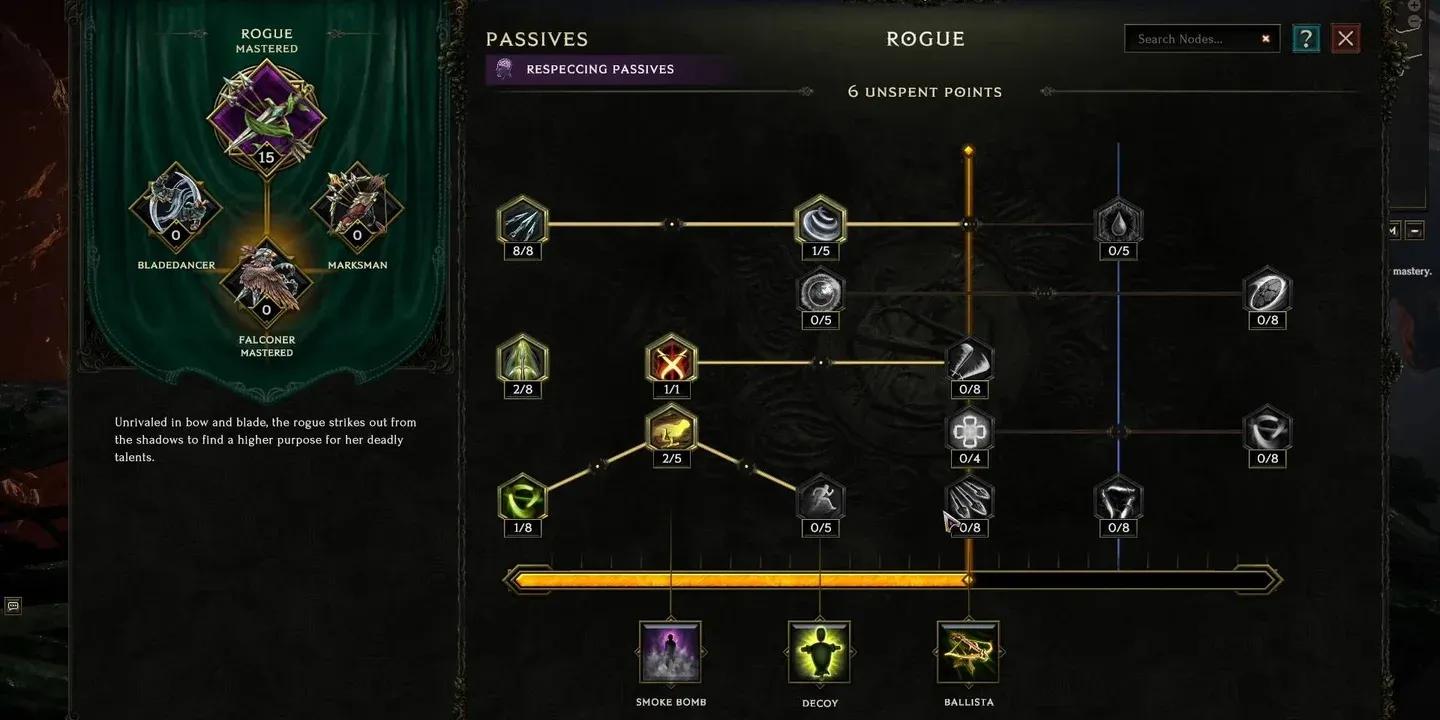Select the maxed 8/8 arrow passive node
Screen dimensions: 1440x720
point(521,222)
